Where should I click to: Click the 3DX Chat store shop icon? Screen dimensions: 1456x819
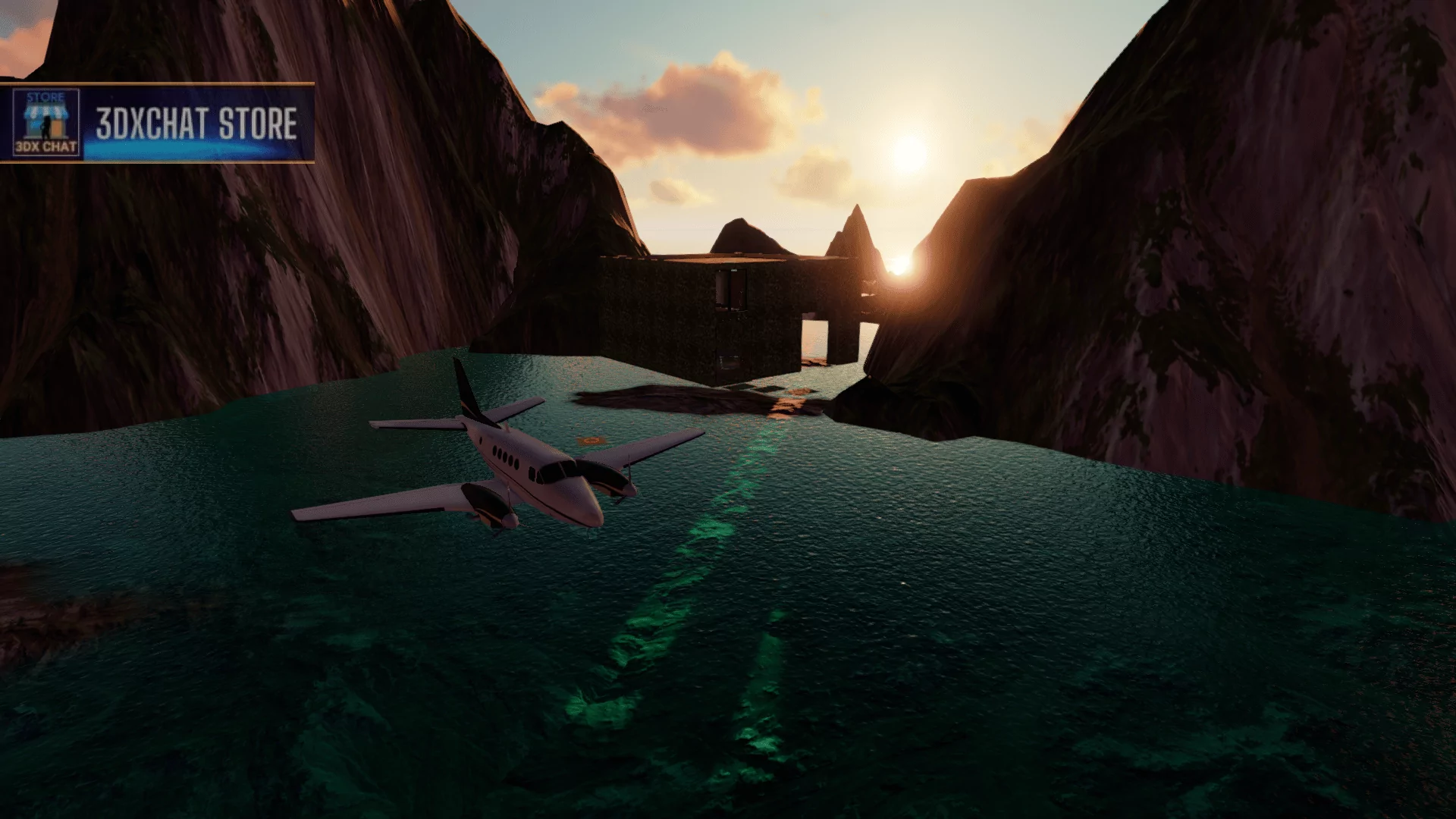[45, 123]
